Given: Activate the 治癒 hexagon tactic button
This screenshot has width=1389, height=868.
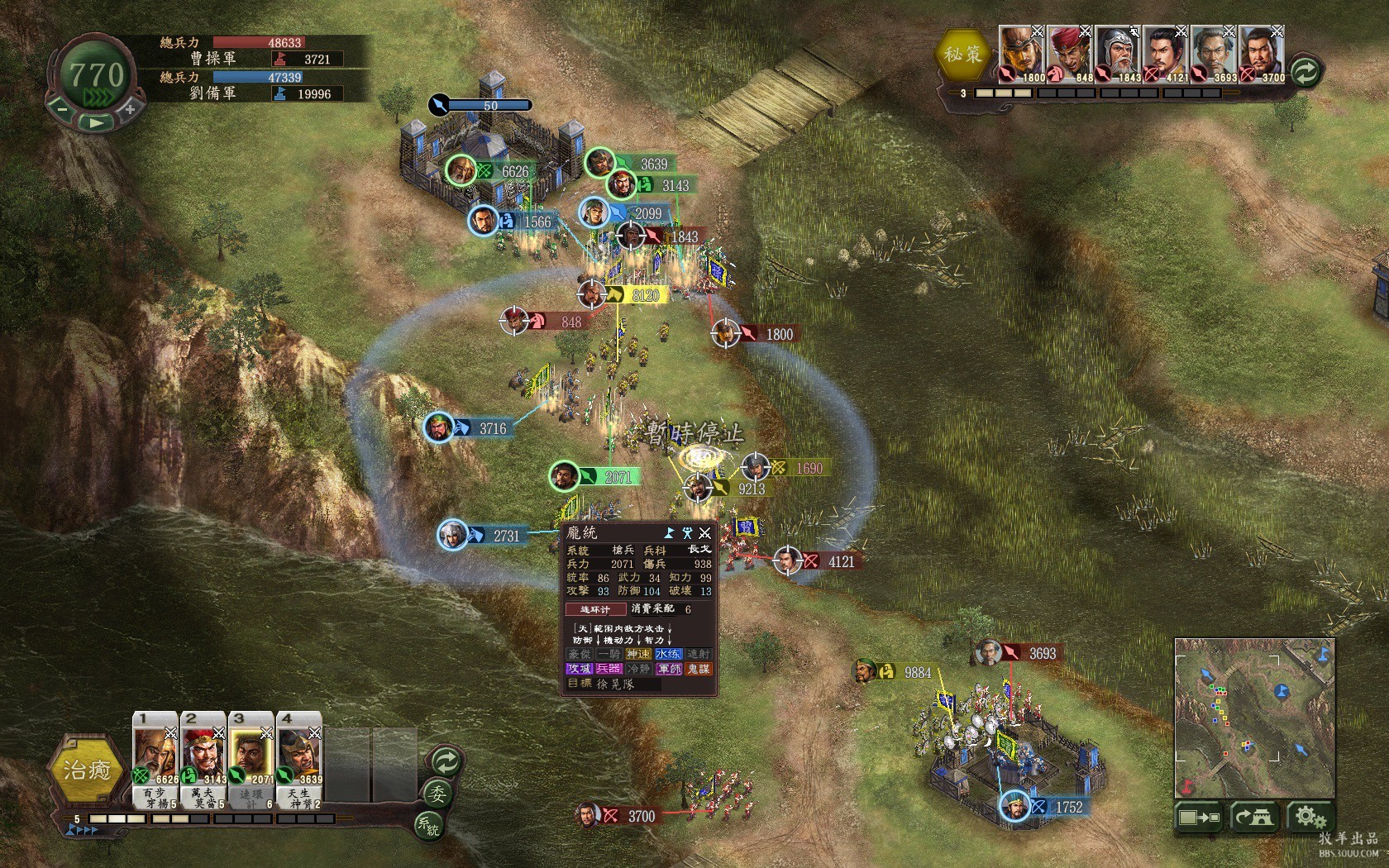Looking at the screenshot, I should click(87, 770).
